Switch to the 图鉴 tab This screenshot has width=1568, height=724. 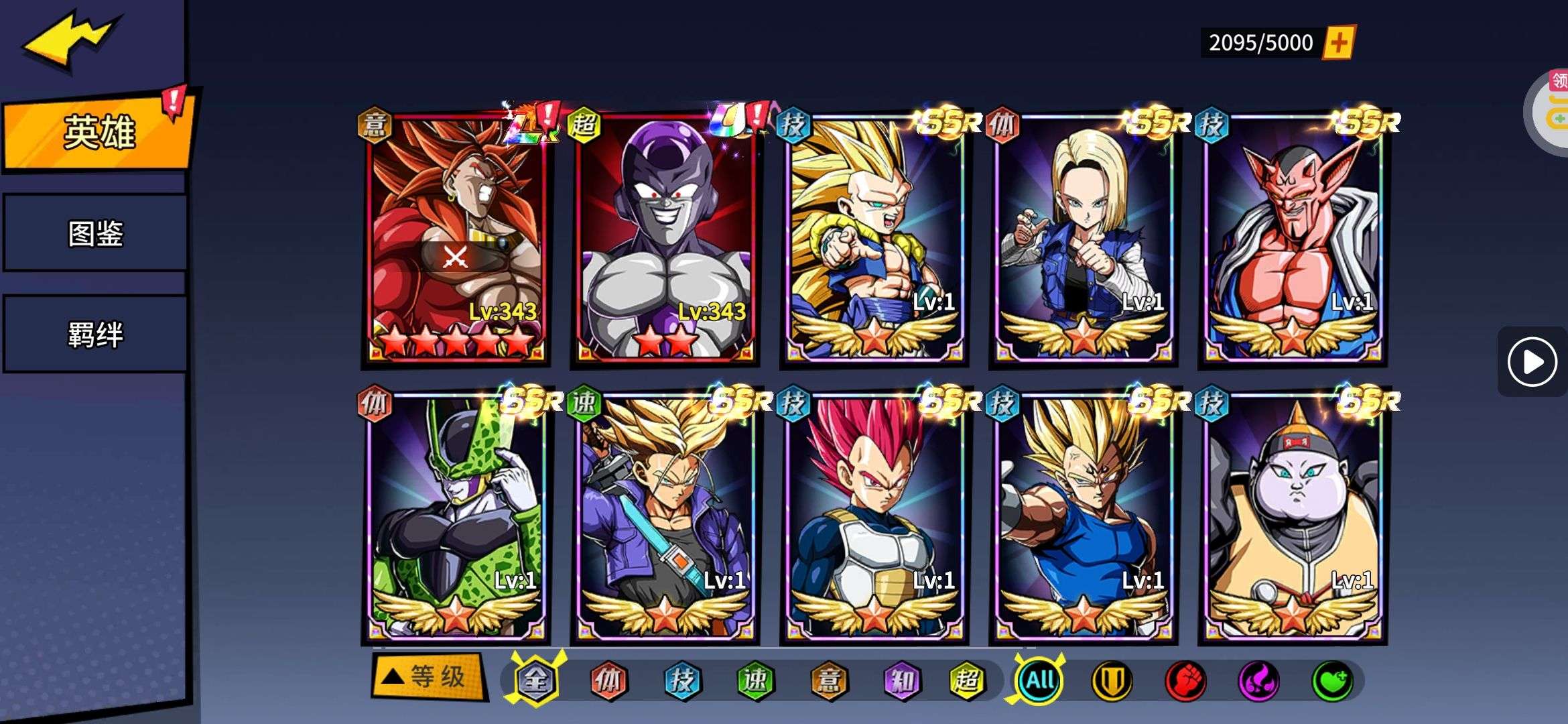[95, 233]
